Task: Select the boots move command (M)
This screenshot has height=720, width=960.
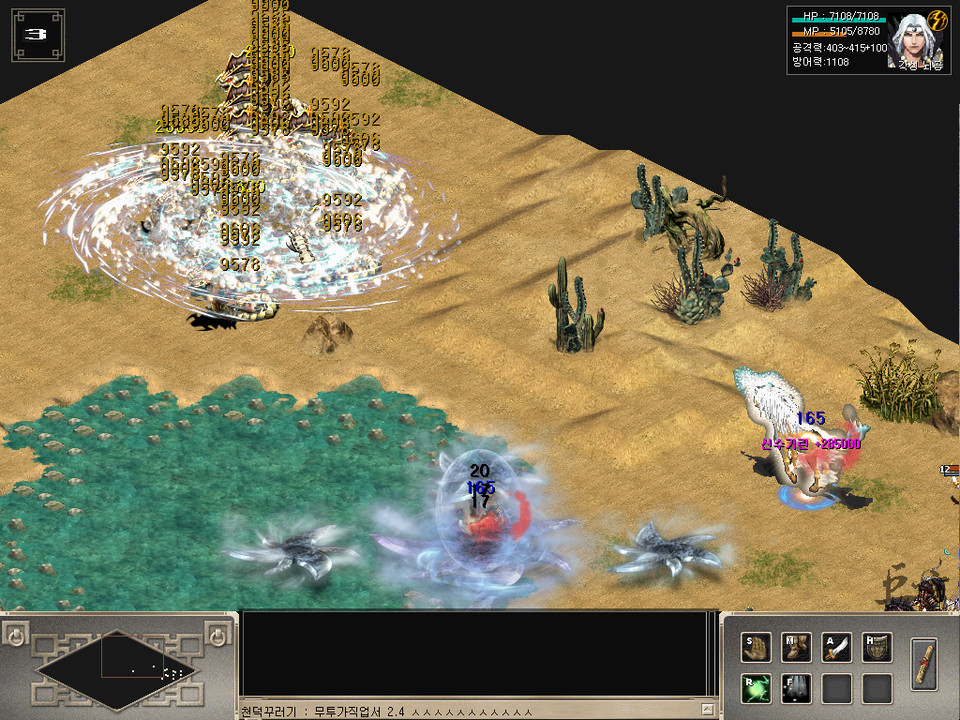Action: point(796,648)
